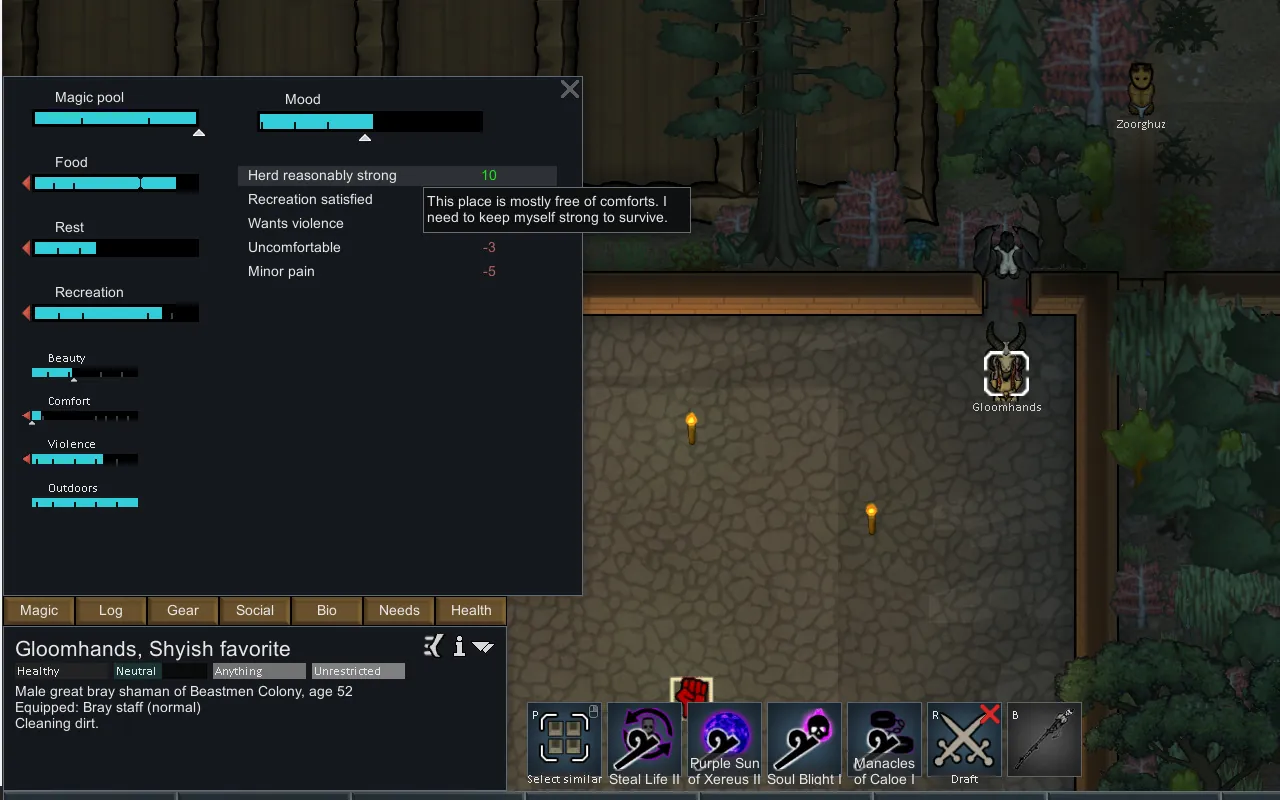Screen dimensions: 1280x800
Task: Close the Needs panel with the X
Action: 570,90
